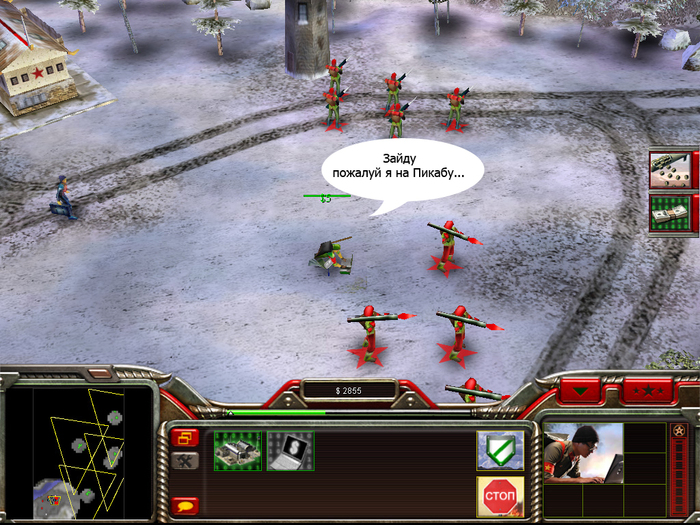The height and width of the screenshot is (525, 700).
Task: Select the building icon in command bar
Action: pyautogui.click(x=237, y=451)
